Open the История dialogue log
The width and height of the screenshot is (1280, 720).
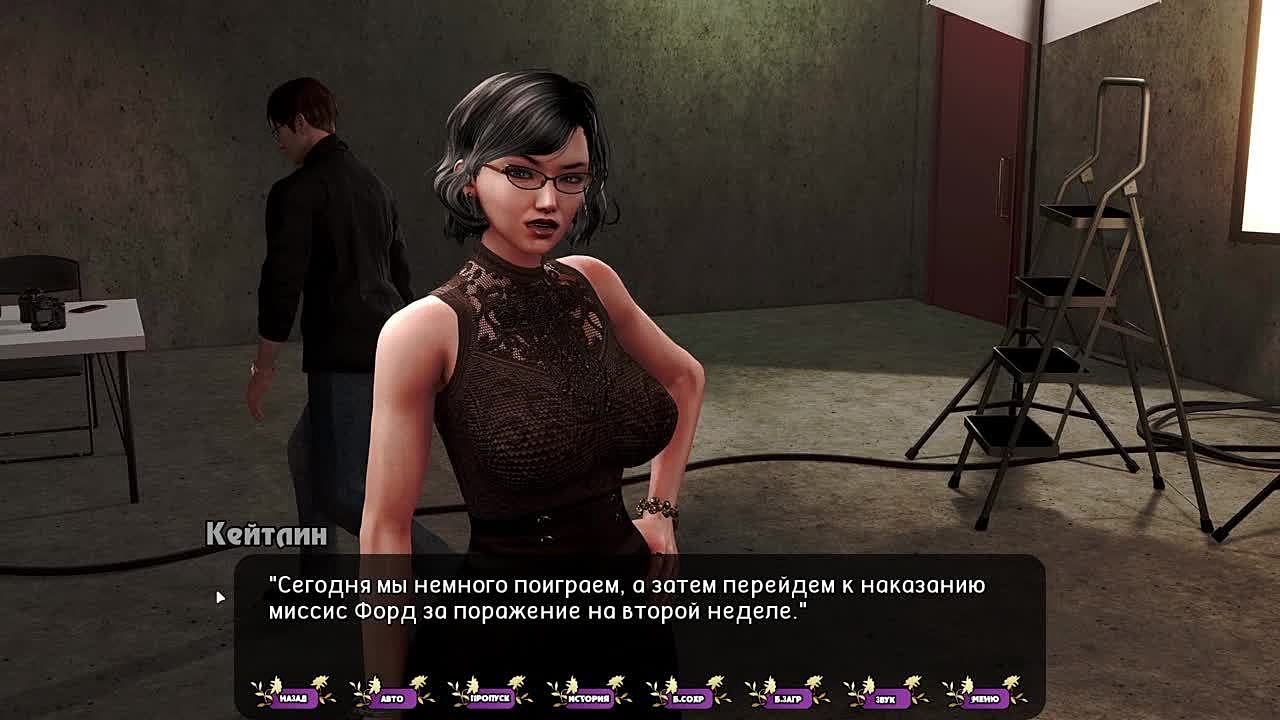[590, 697]
